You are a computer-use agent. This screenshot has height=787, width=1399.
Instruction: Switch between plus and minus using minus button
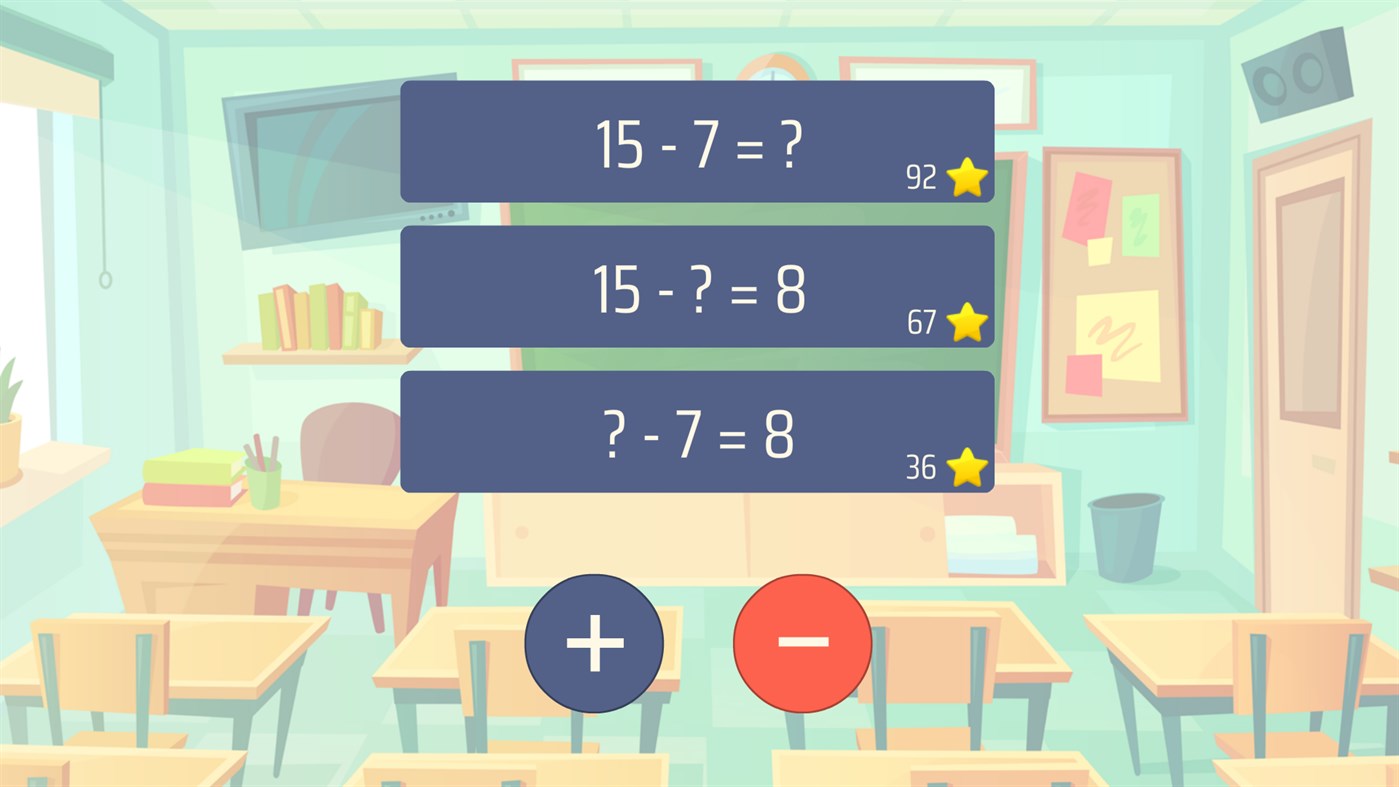pos(801,643)
